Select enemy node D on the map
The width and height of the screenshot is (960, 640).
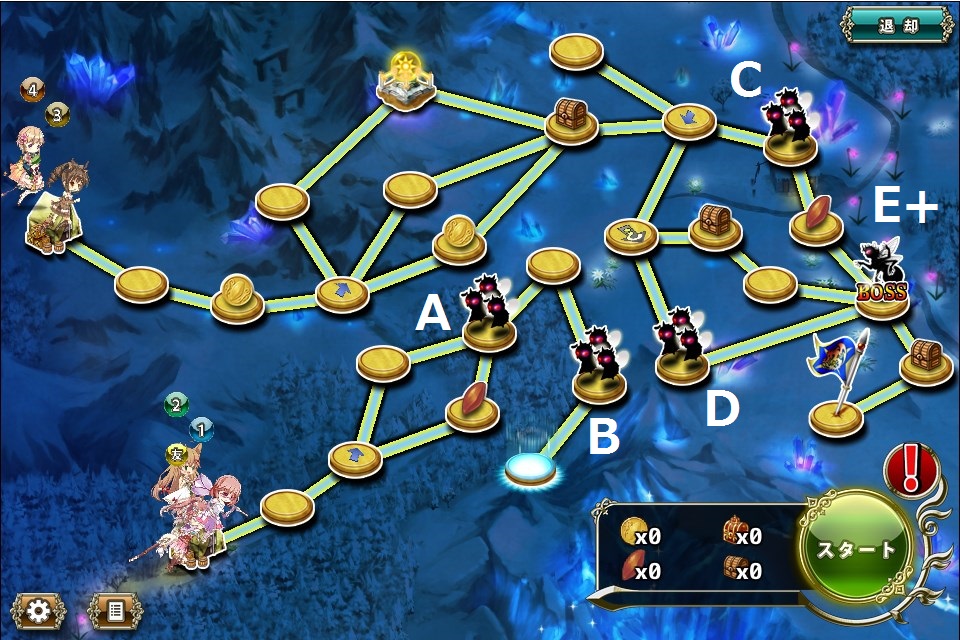[682, 350]
